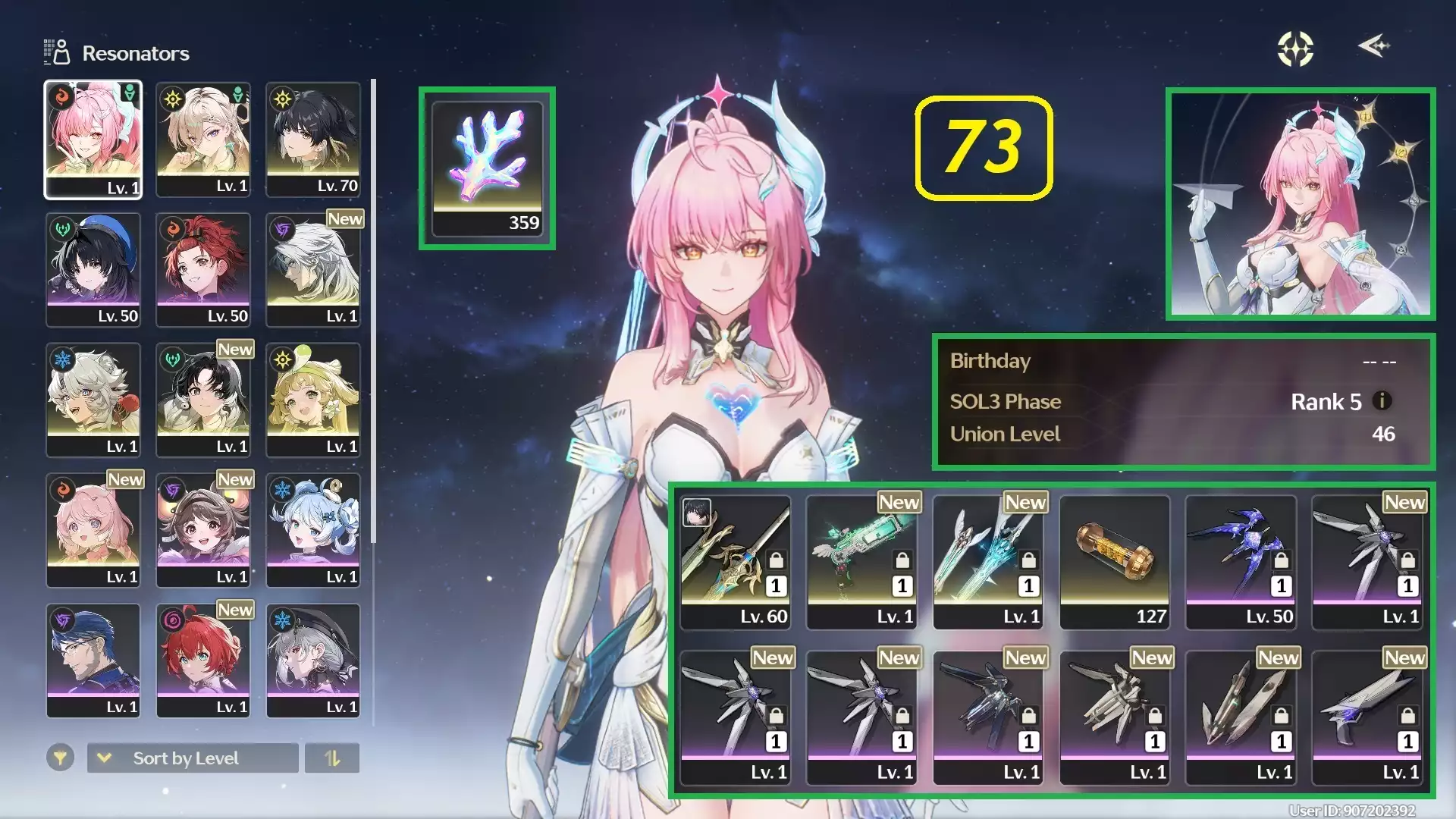Select the bearded blue-haired man resonator
This screenshot has width=1456, height=819.
pos(93,661)
